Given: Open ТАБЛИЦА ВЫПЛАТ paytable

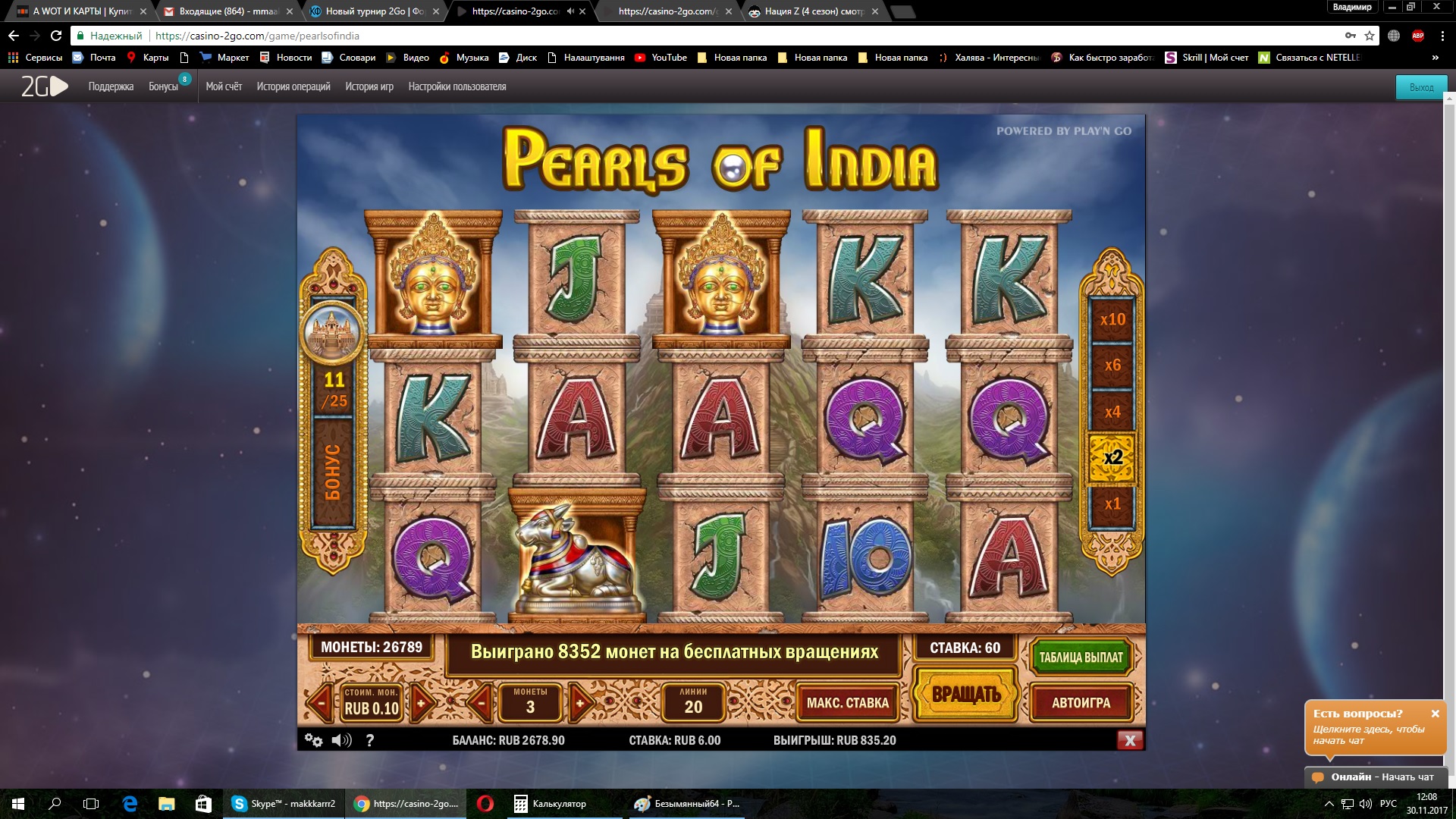Looking at the screenshot, I should [1081, 657].
